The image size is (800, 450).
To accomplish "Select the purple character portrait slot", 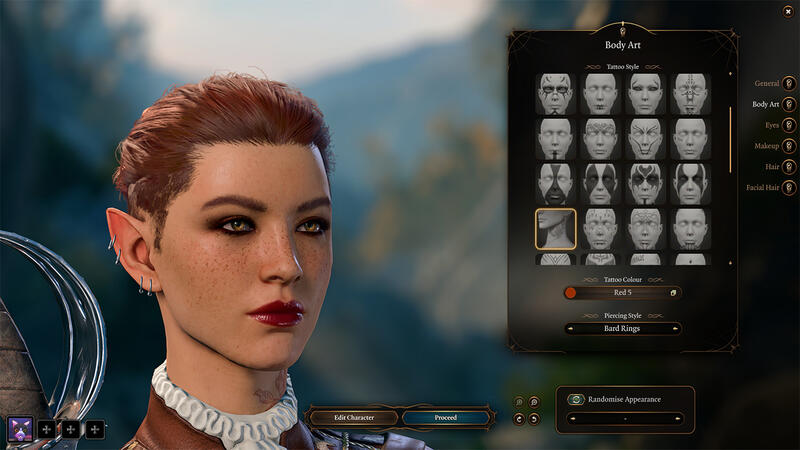I will [20, 430].
